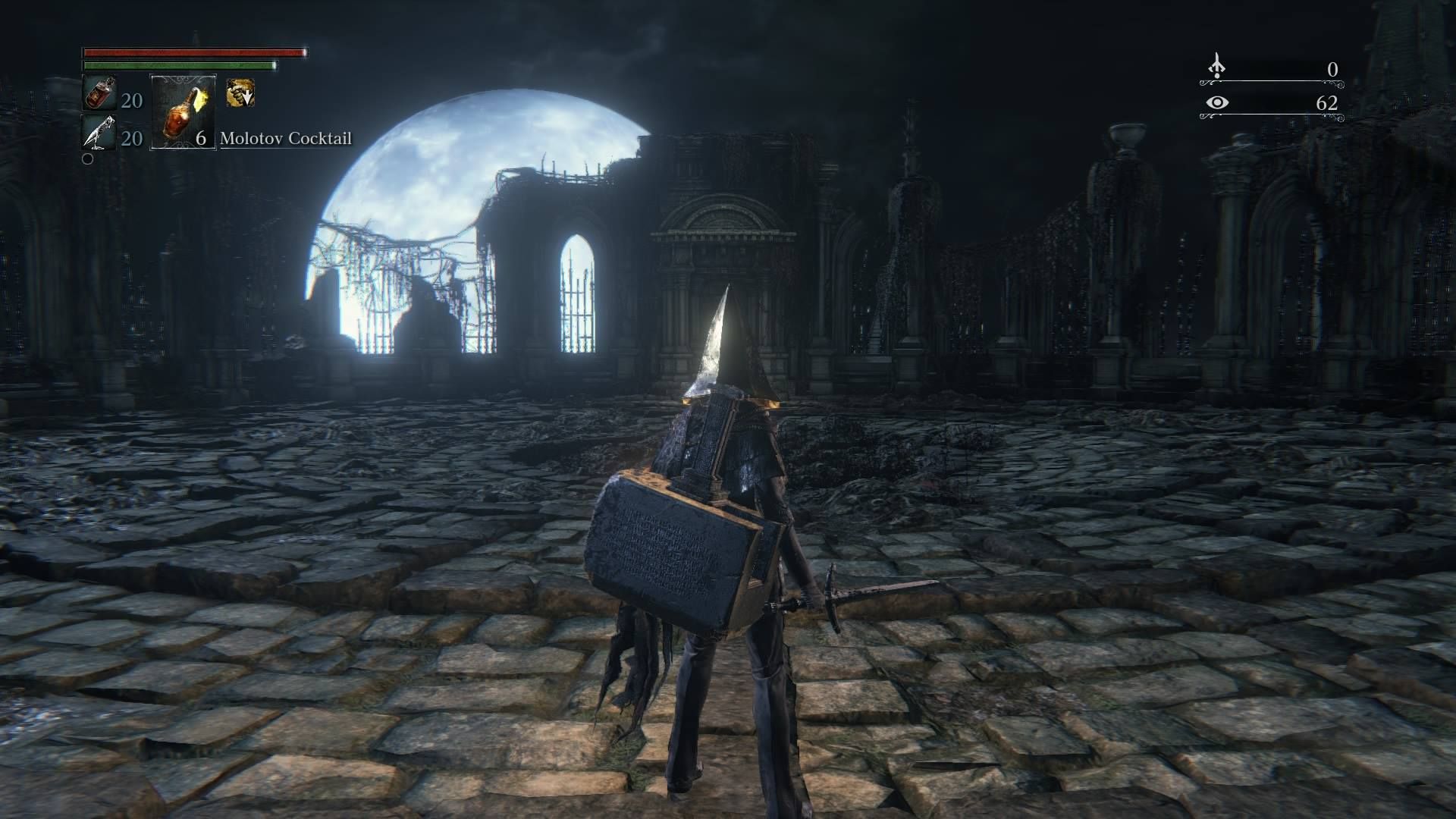This screenshot has width=1456, height=819.
Task: Toggle the circle indicator below the knife slot
Action: tap(87, 159)
